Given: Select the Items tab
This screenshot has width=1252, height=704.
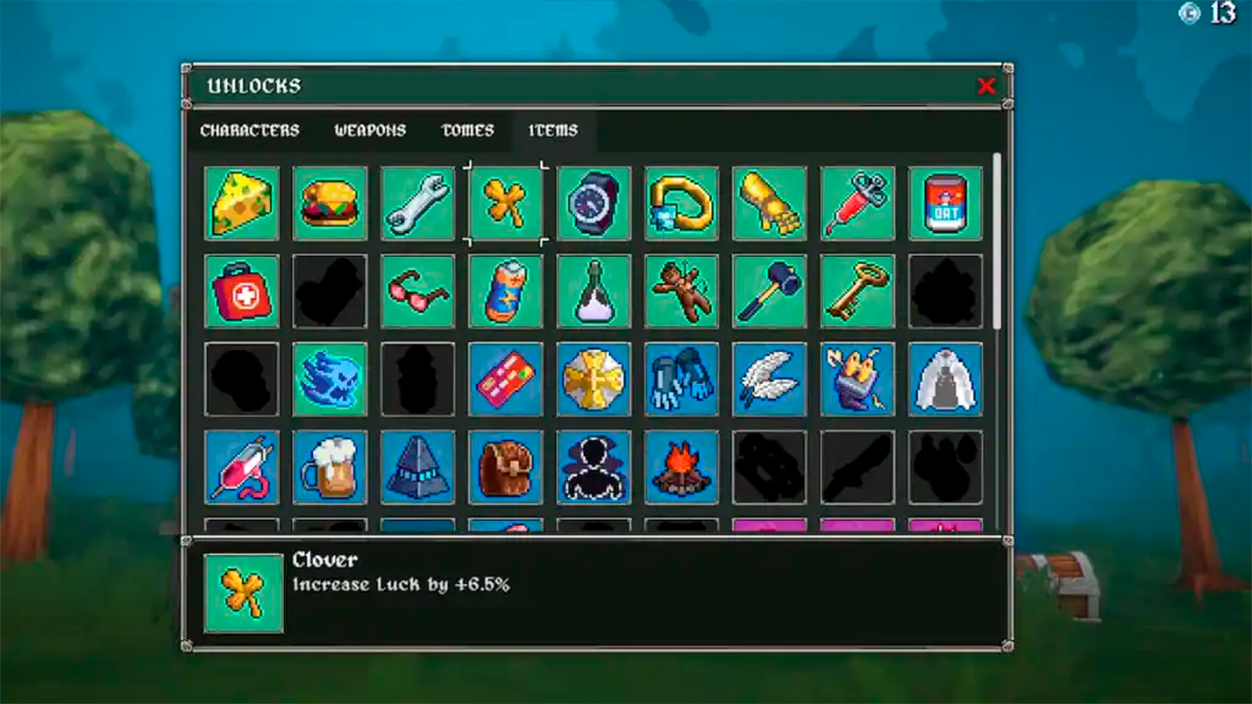Looking at the screenshot, I should [553, 130].
